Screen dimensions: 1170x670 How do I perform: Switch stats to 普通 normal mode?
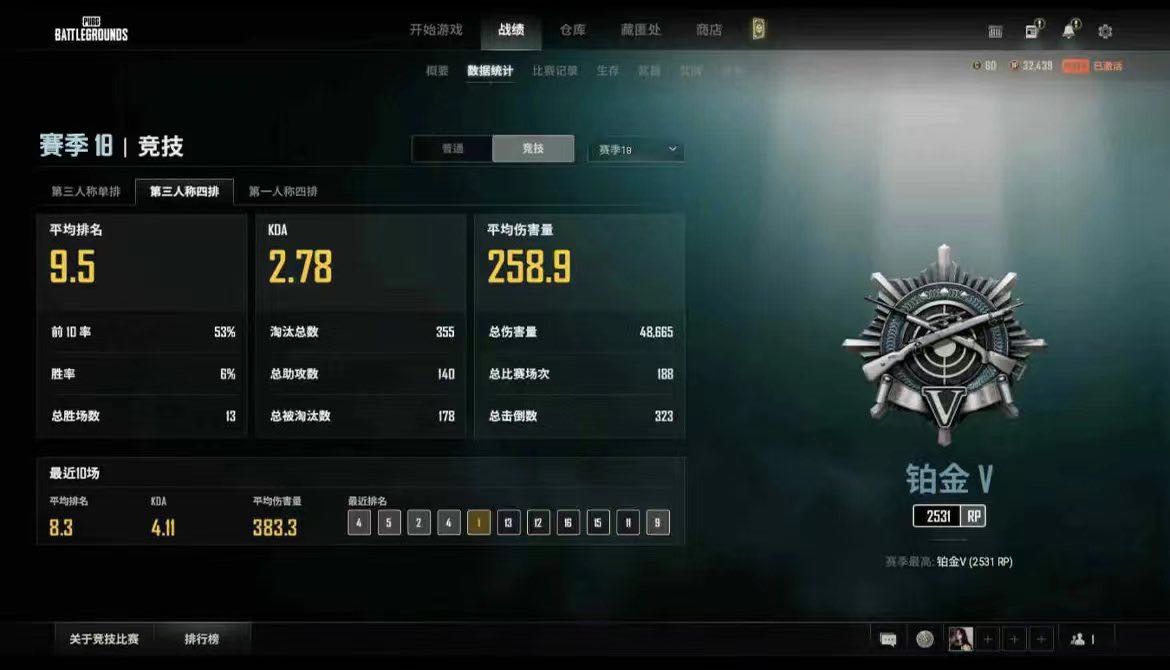[x=453, y=149]
